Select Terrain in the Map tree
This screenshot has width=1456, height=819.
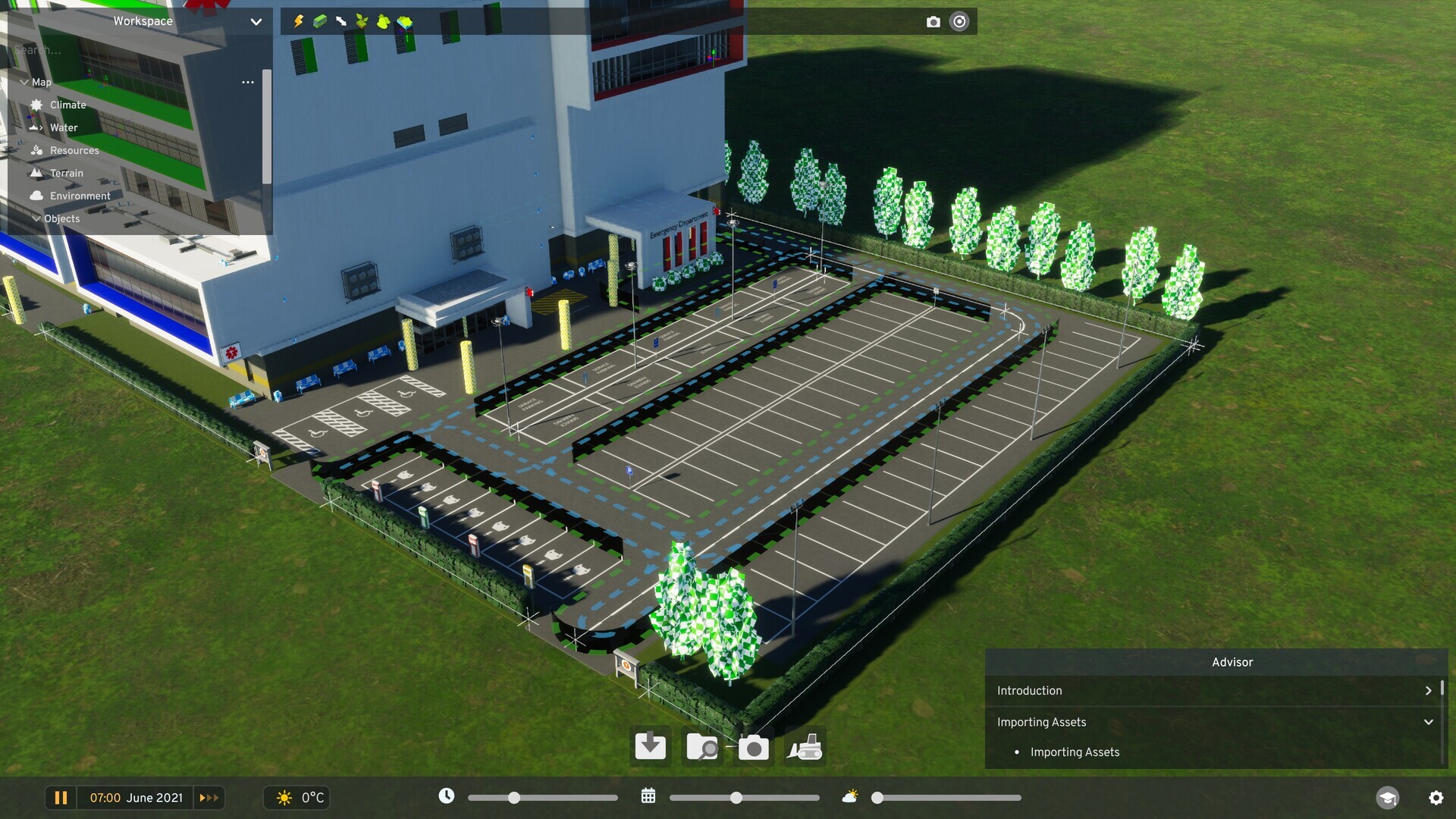click(x=66, y=173)
